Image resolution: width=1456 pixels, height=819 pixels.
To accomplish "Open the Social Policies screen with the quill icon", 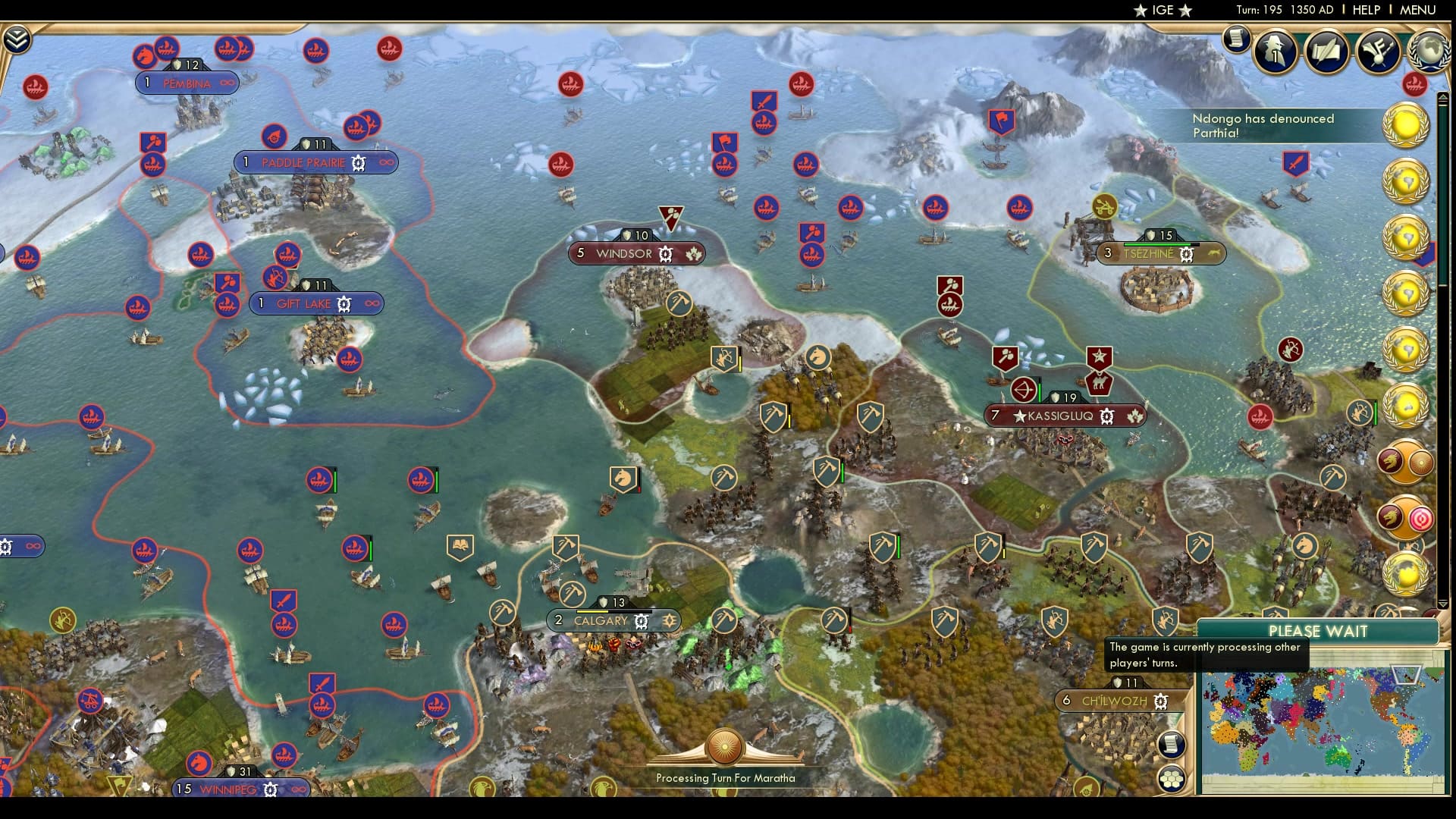I will point(1326,53).
